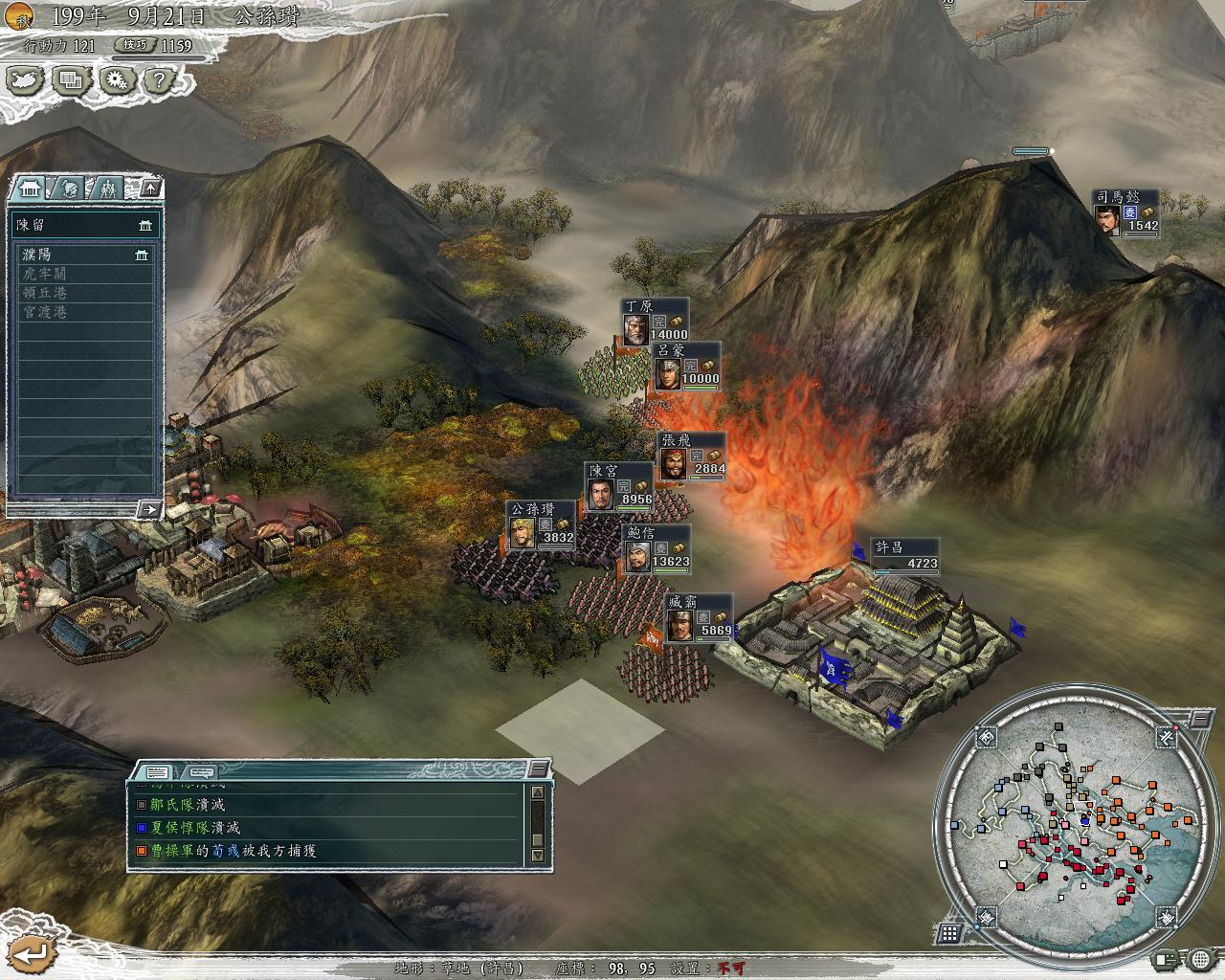Toggle the grid button beside the minimap
This screenshot has width=1225, height=980.
click(x=949, y=933)
